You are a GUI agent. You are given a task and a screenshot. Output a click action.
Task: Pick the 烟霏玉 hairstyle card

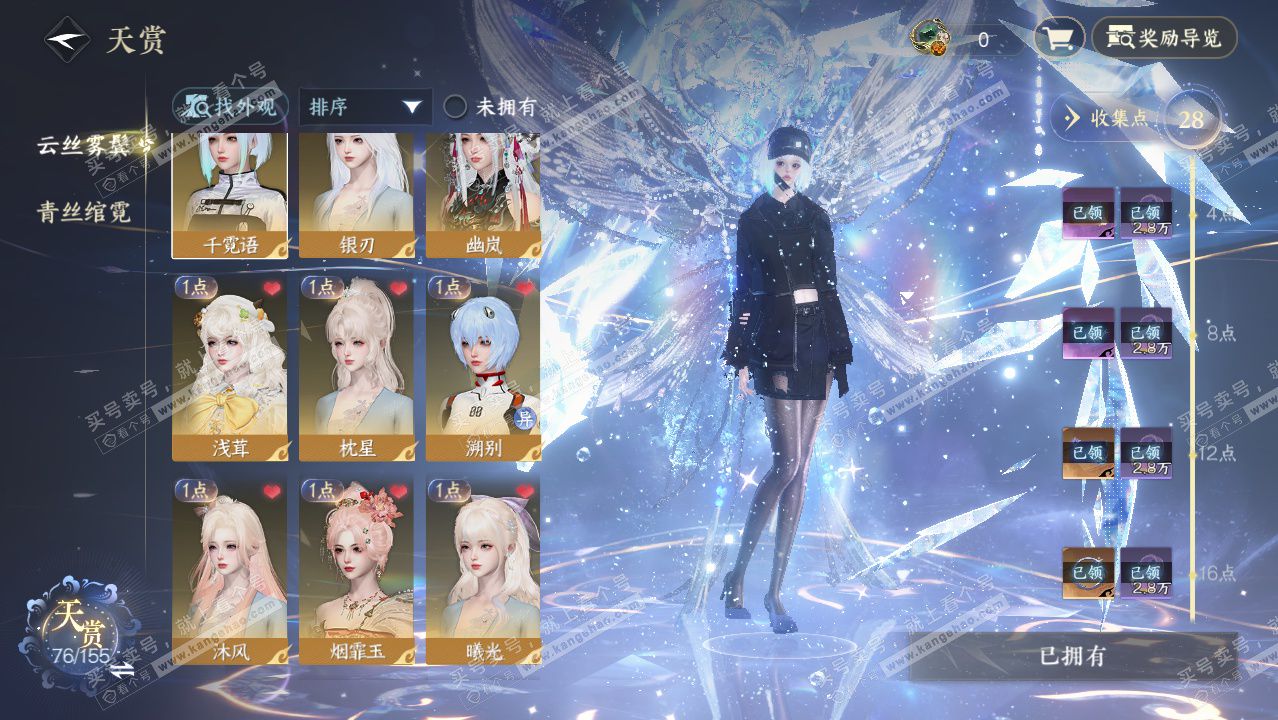pos(357,572)
